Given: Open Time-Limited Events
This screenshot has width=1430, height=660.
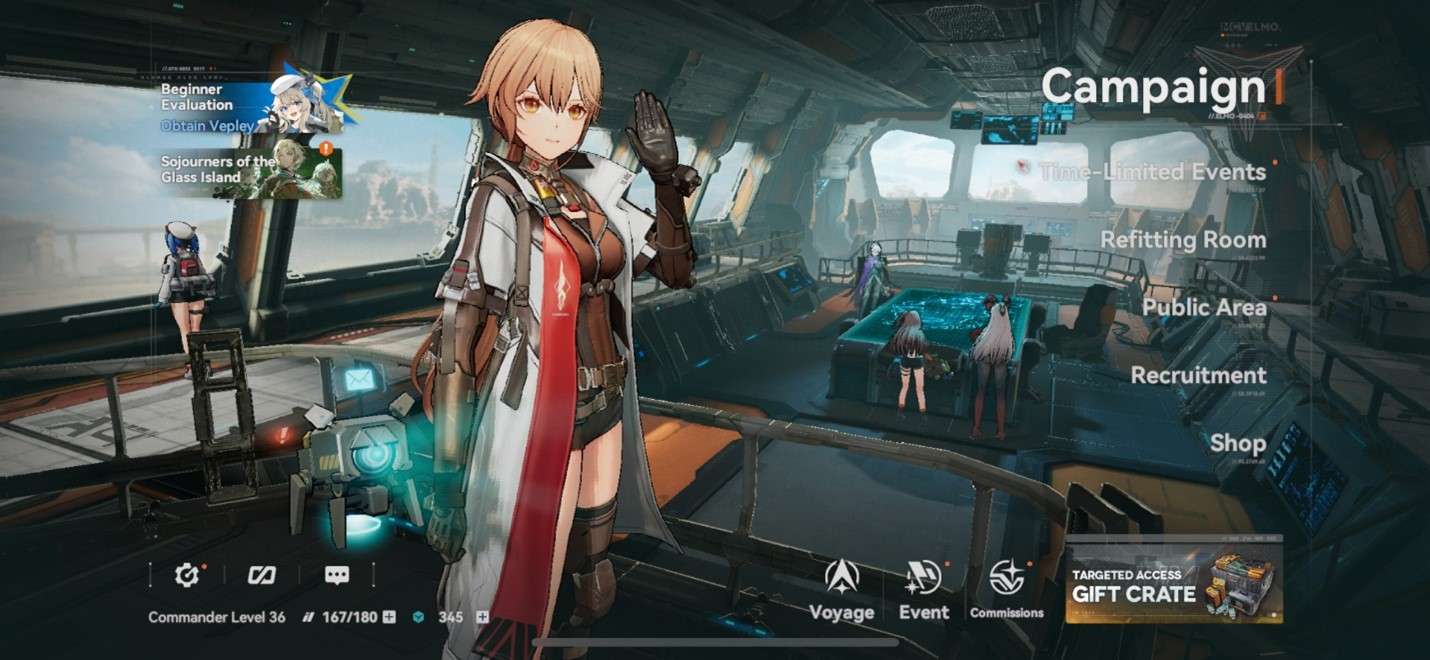Looking at the screenshot, I should click(1152, 172).
